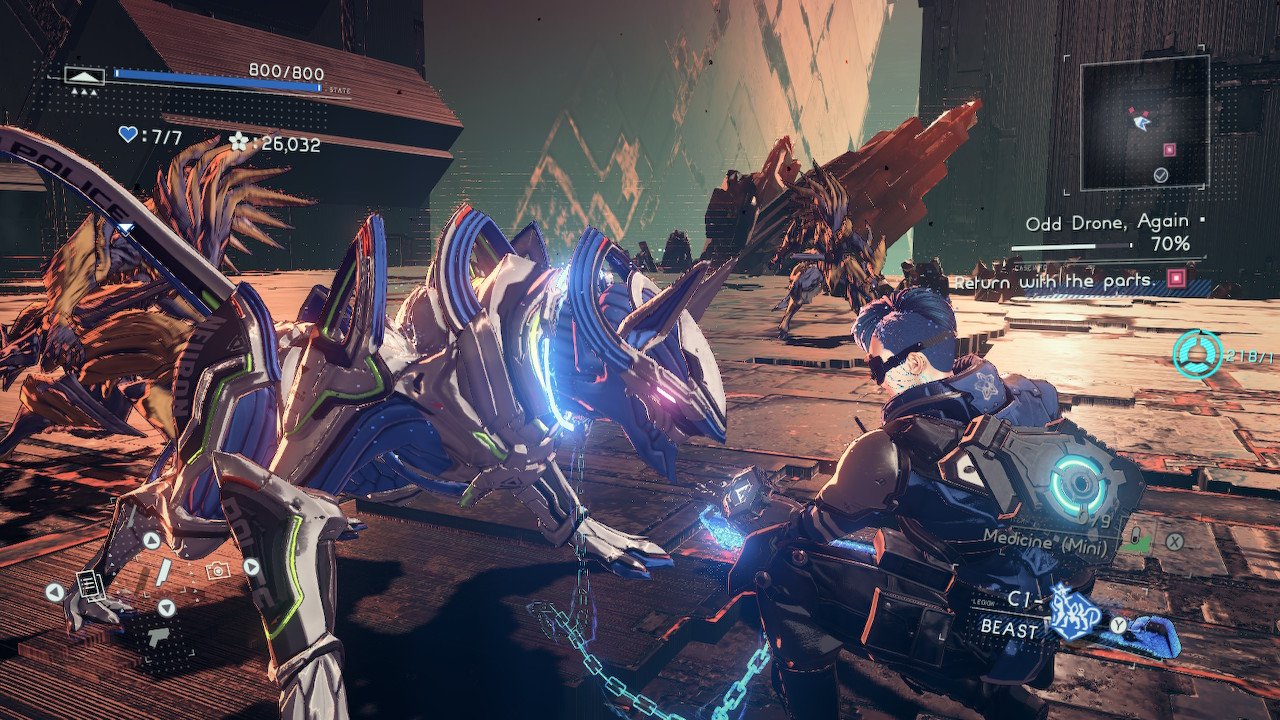This screenshot has height=720, width=1280.
Task: Click the cyan Legion gauge ring icon
Action: tap(1198, 354)
